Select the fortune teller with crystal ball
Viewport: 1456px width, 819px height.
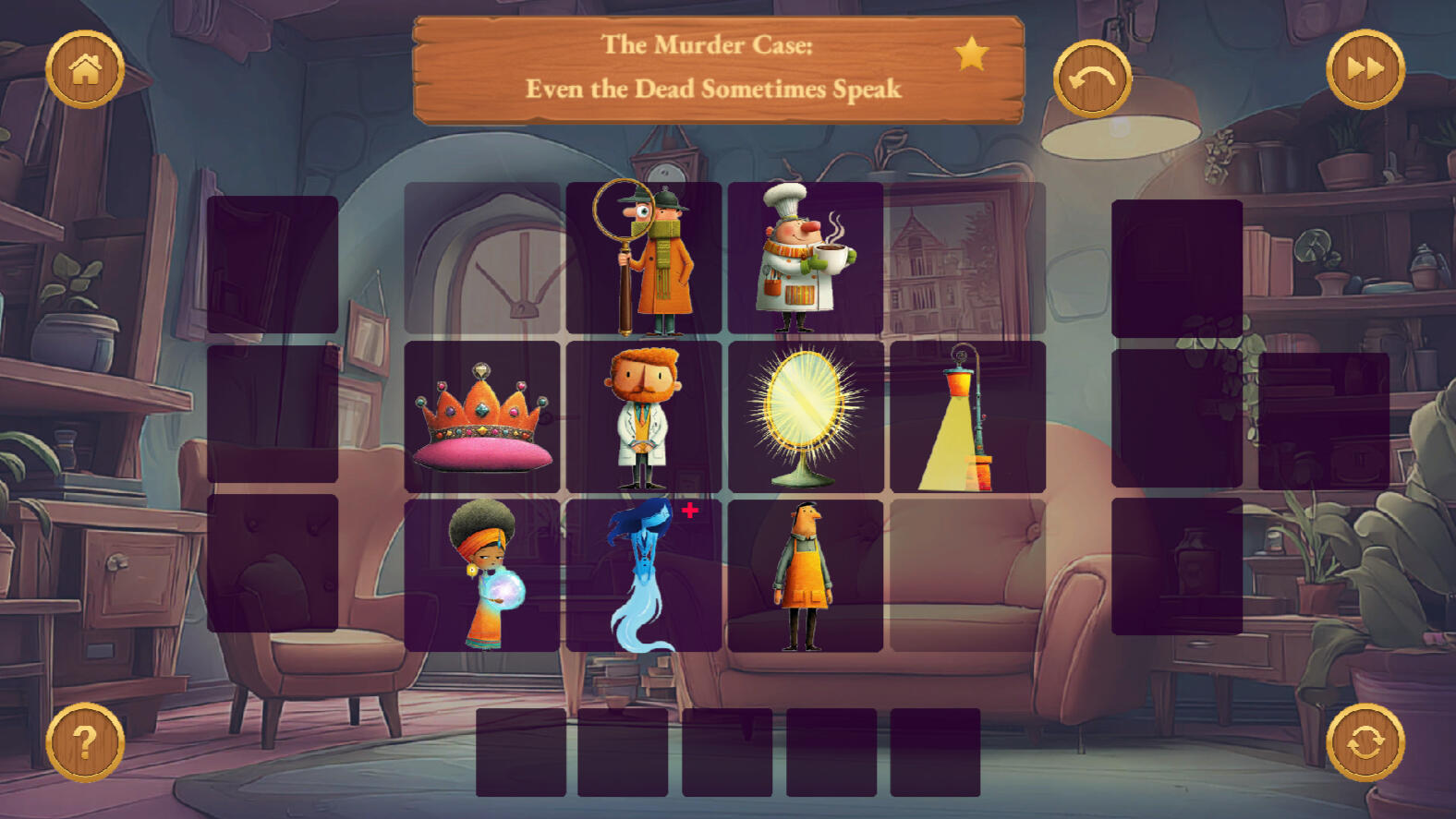[482, 575]
